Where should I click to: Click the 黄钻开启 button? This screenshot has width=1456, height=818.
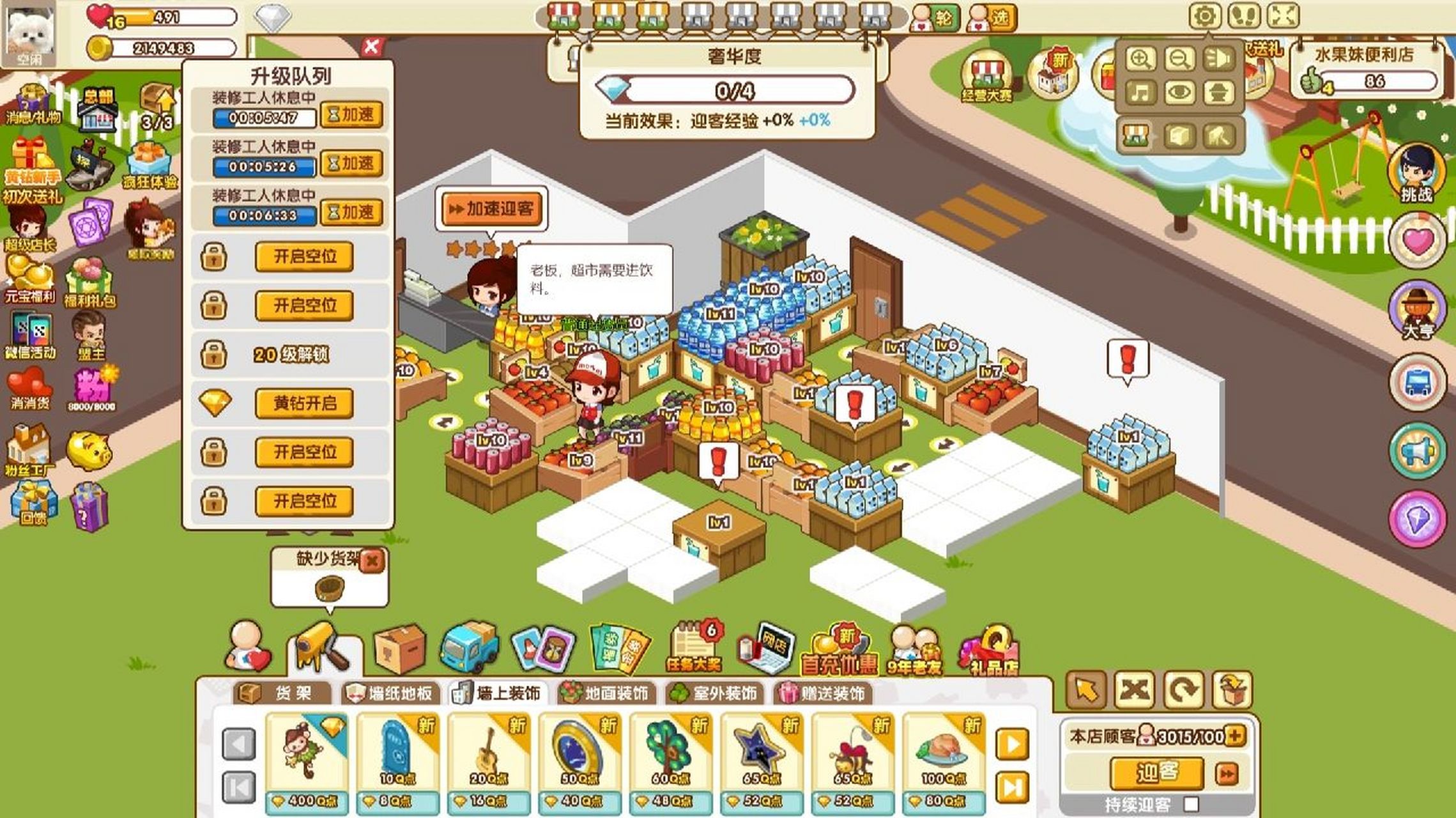(x=304, y=403)
